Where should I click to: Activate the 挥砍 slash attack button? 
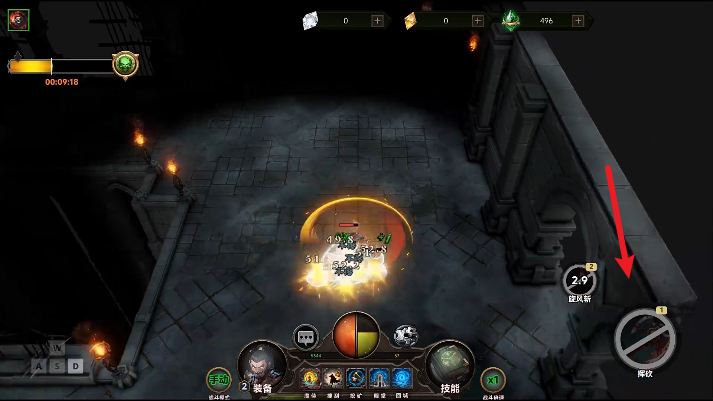(645, 339)
